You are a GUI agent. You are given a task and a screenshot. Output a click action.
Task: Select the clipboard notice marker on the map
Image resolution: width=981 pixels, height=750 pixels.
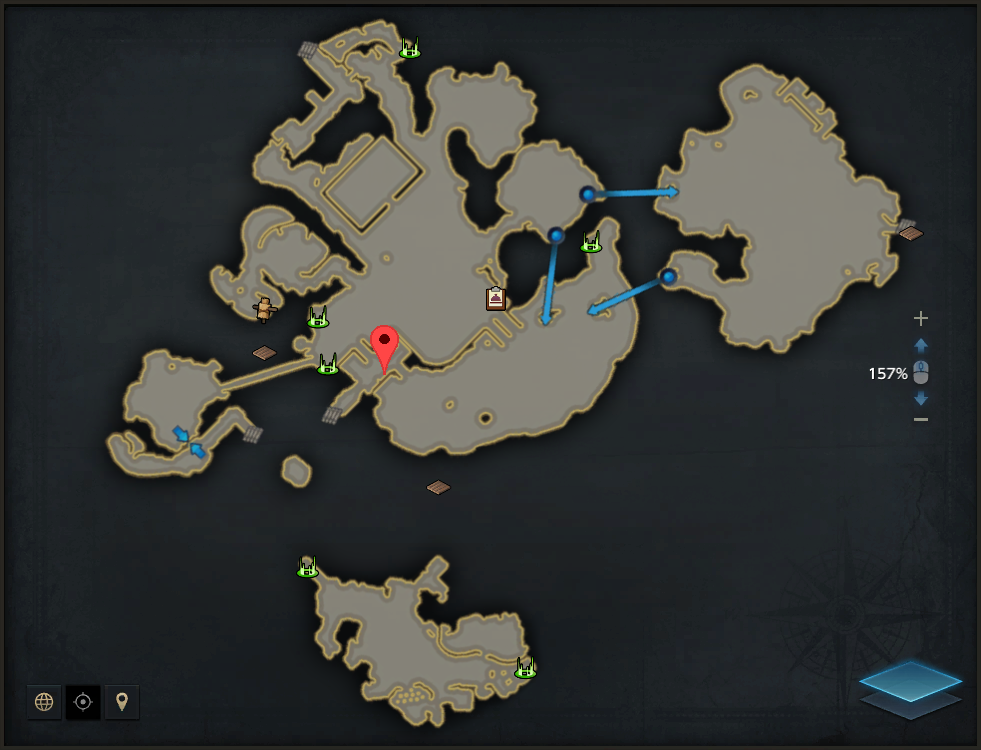tap(496, 298)
